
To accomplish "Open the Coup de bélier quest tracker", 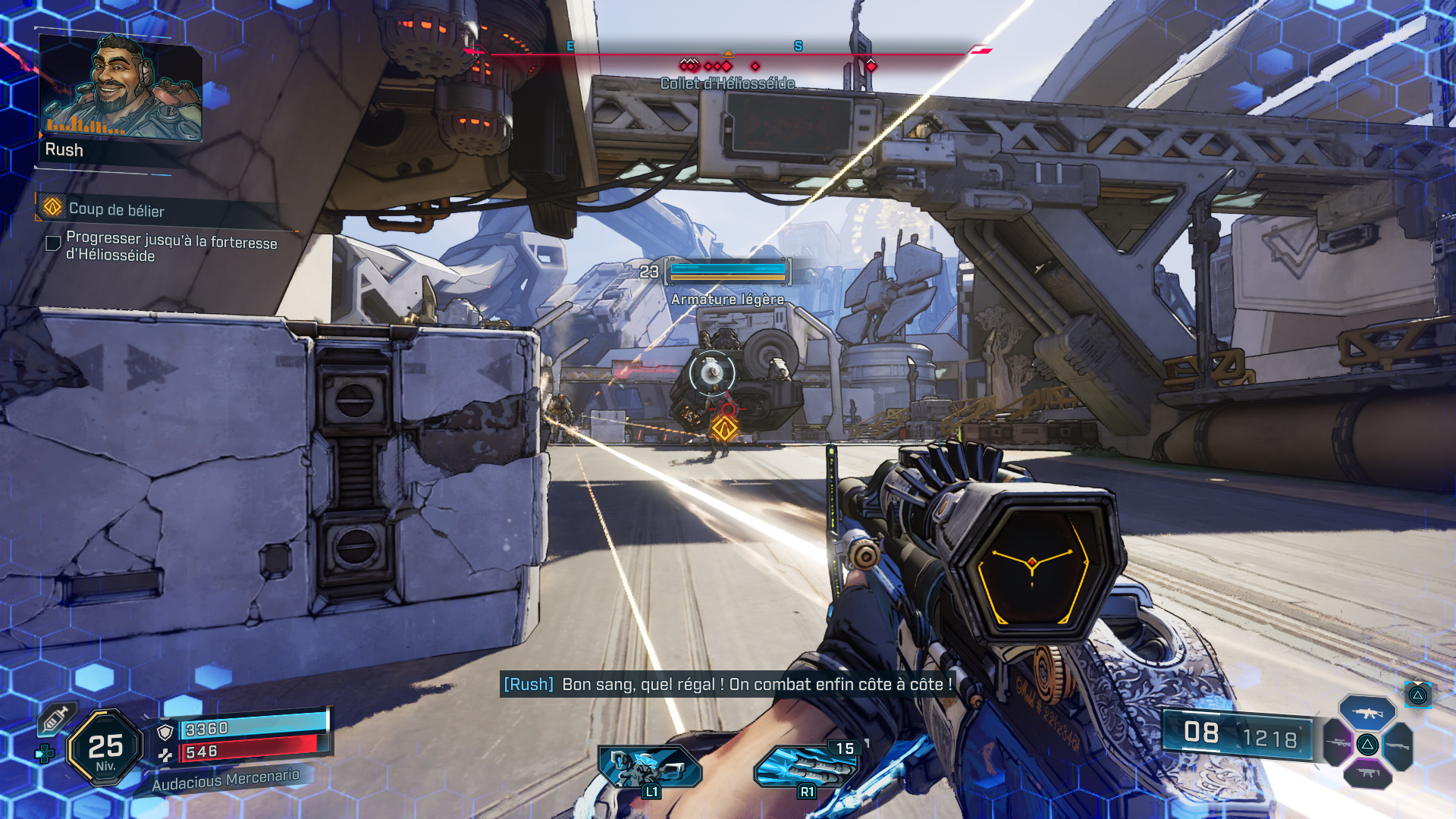I will pyautogui.click(x=116, y=209).
